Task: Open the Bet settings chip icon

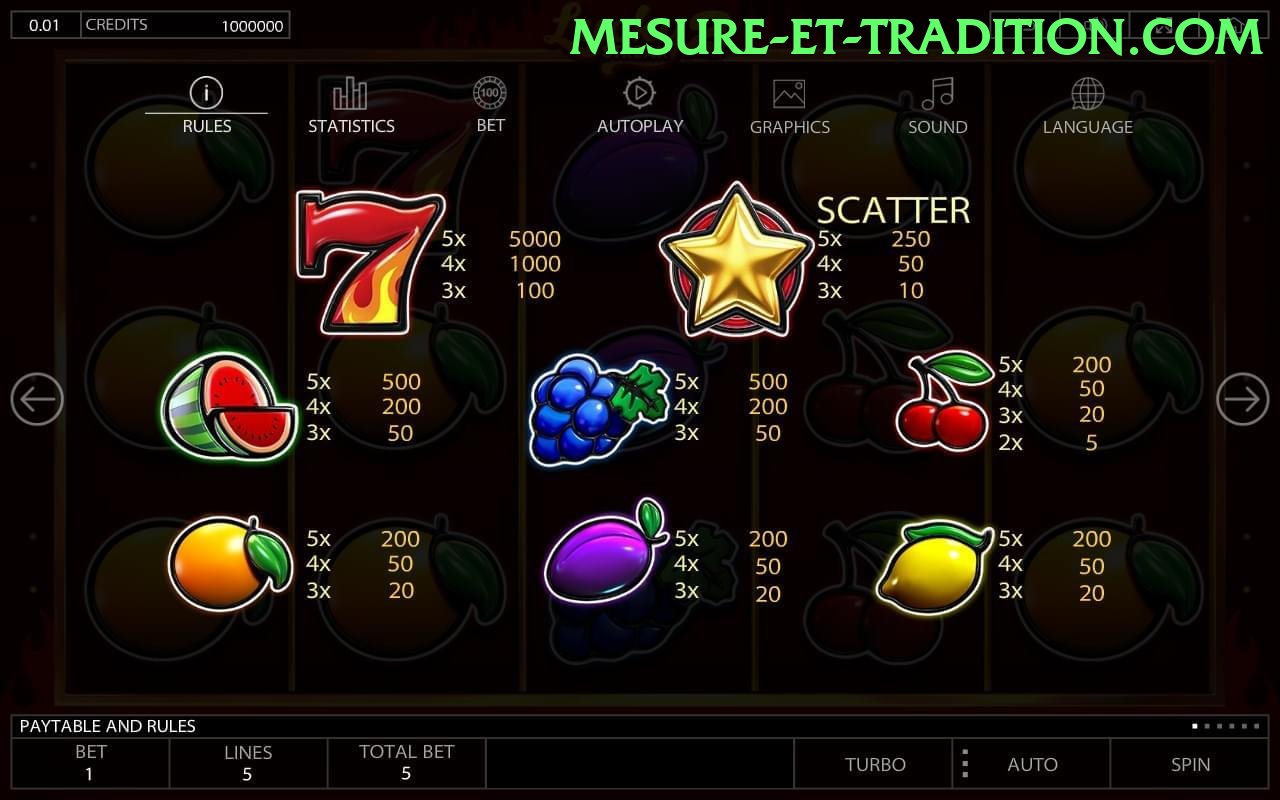Action: 489,91
